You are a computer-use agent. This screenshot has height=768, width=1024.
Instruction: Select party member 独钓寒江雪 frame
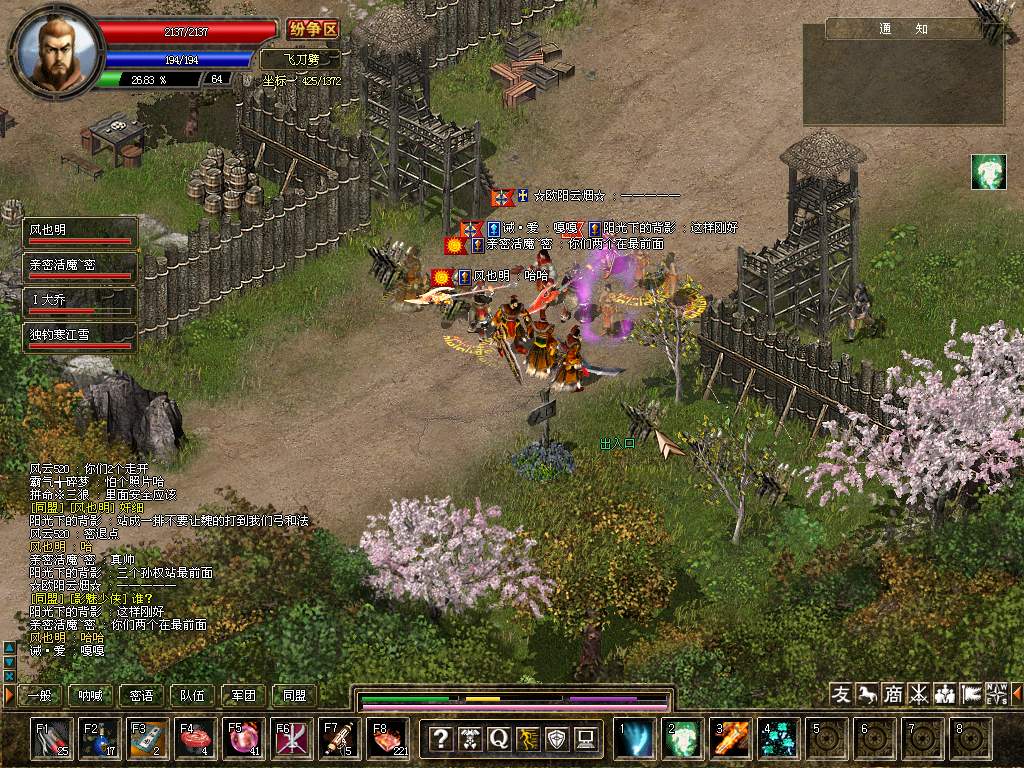pyautogui.click(x=80, y=337)
